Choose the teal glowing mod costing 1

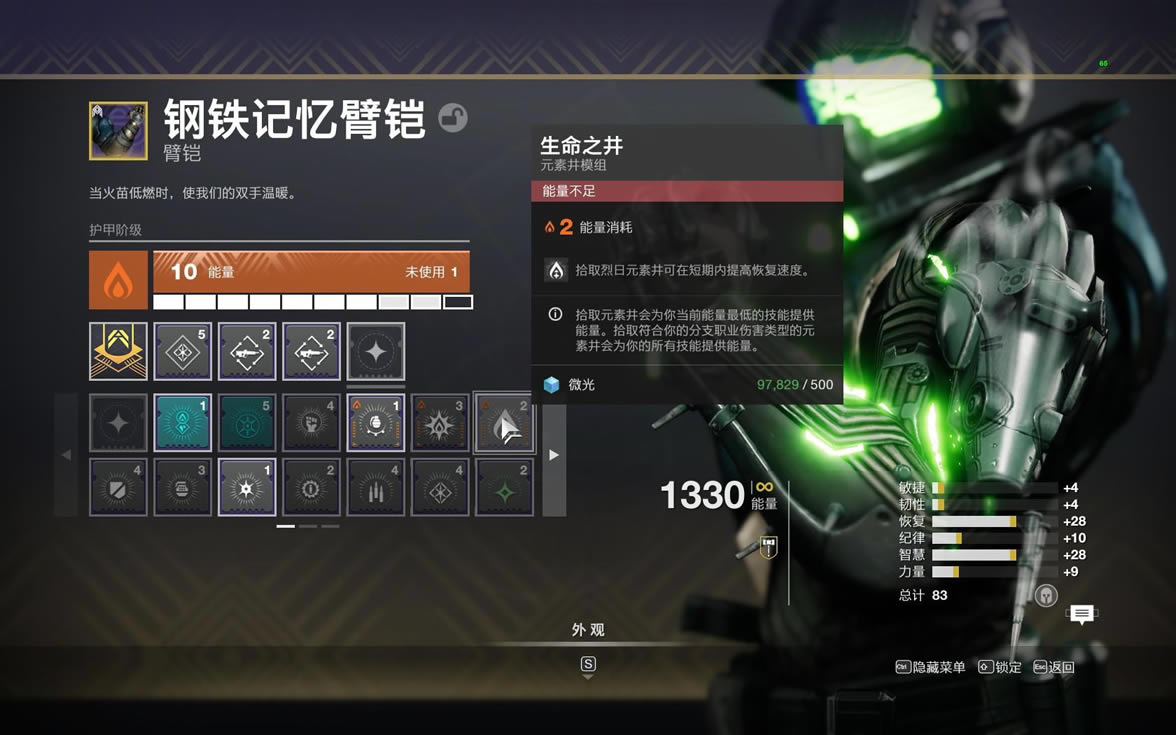tap(182, 423)
